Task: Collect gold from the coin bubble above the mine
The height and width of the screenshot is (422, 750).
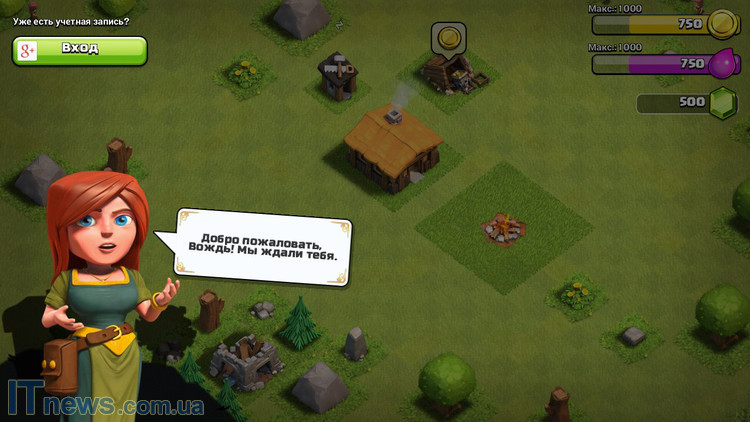Action: [x=449, y=39]
